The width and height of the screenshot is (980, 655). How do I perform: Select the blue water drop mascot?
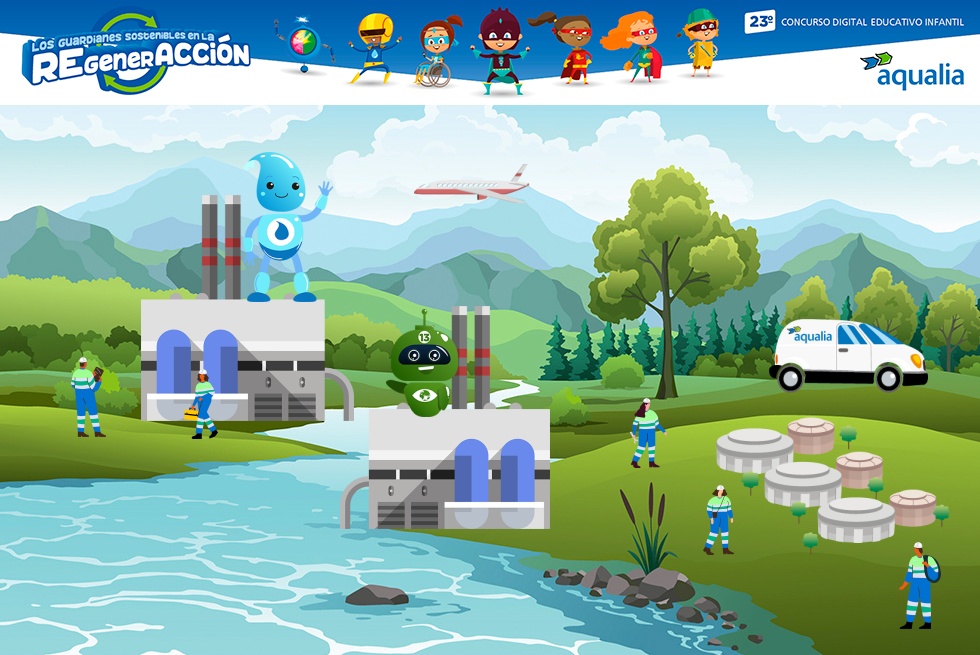[281, 227]
